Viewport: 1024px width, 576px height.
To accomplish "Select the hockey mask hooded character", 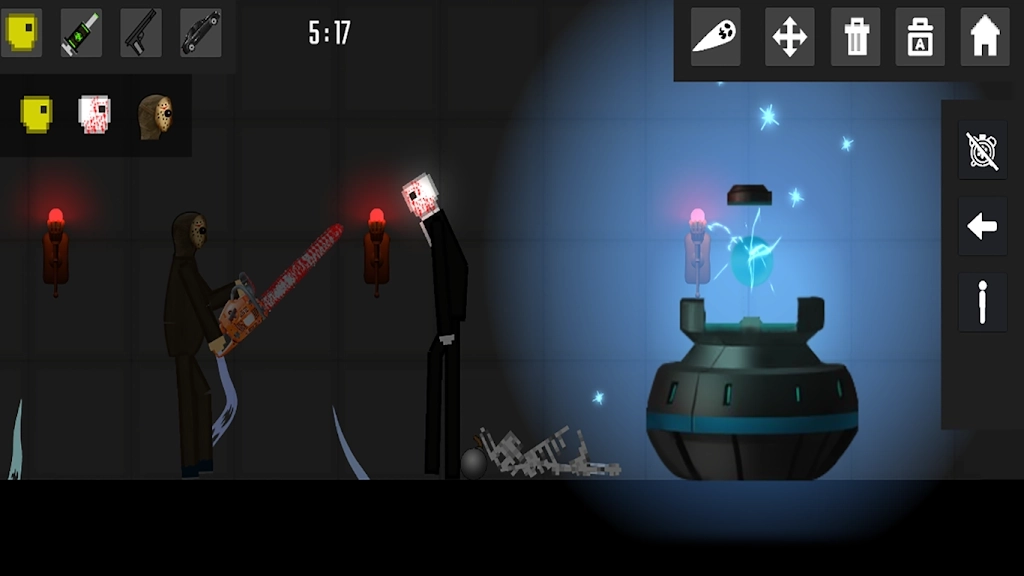I will (155, 116).
